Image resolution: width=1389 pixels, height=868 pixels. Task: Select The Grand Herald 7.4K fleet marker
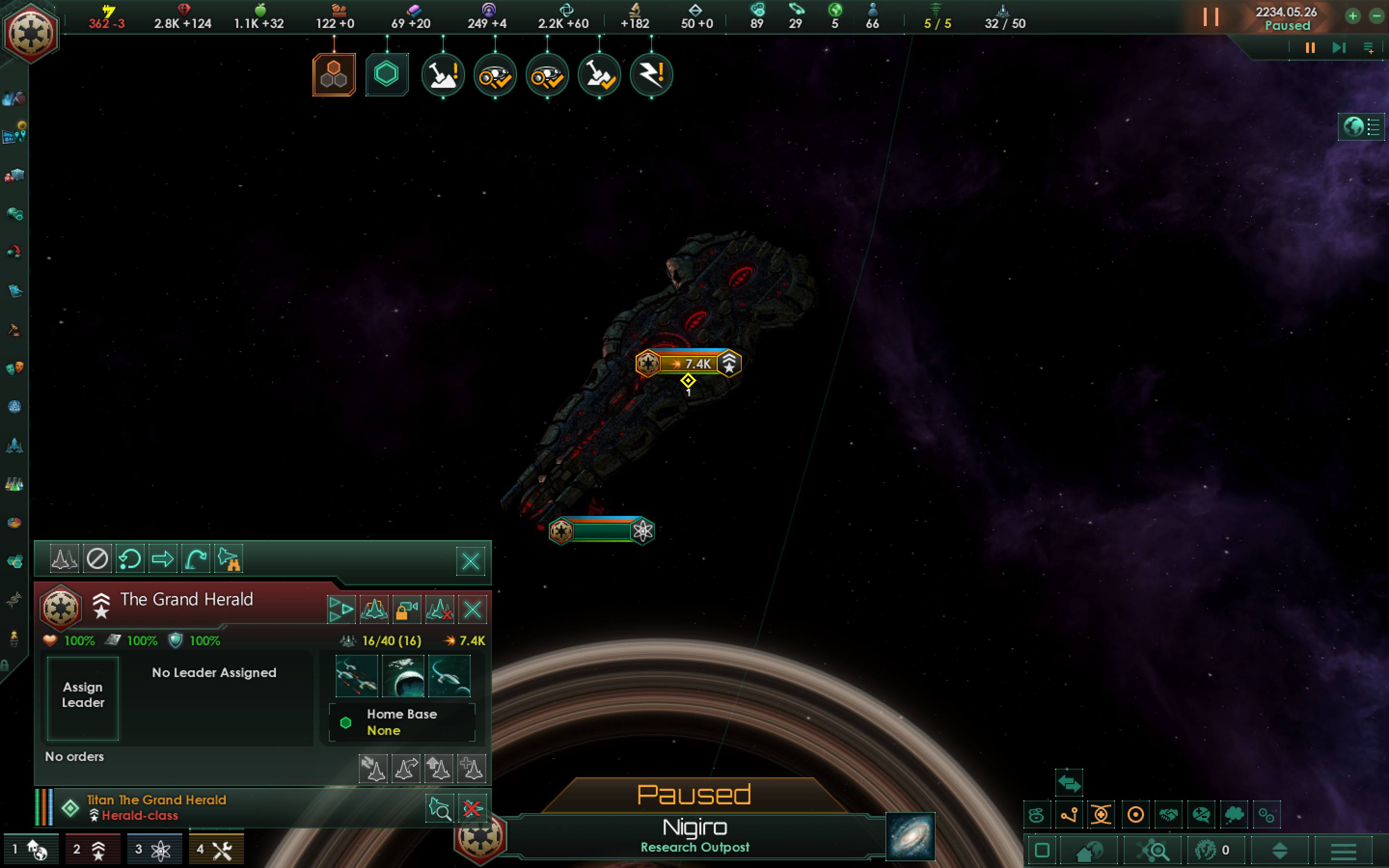pyautogui.click(x=689, y=364)
